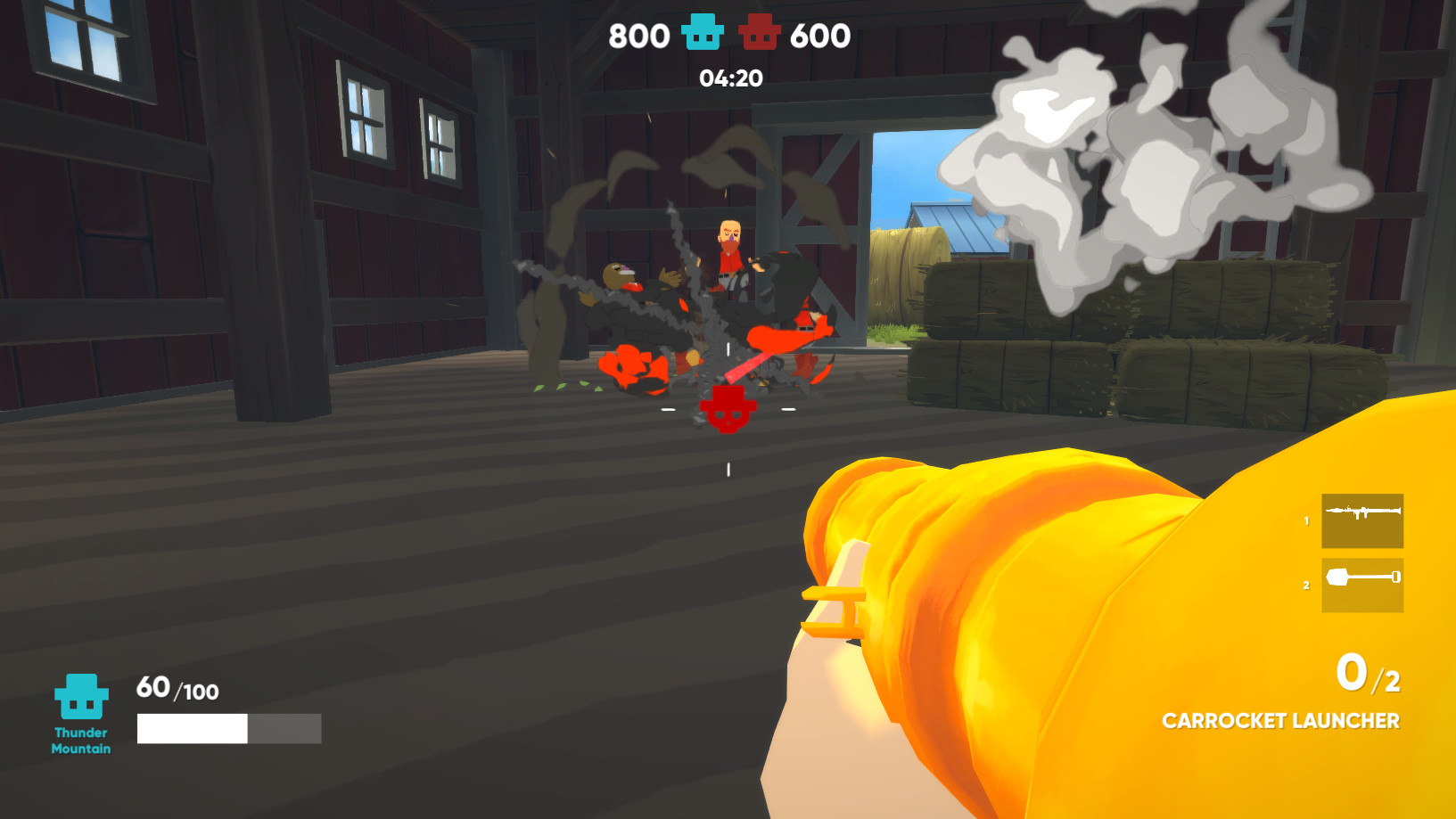Click the white health bar
The image size is (1456, 819).
tap(191, 729)
